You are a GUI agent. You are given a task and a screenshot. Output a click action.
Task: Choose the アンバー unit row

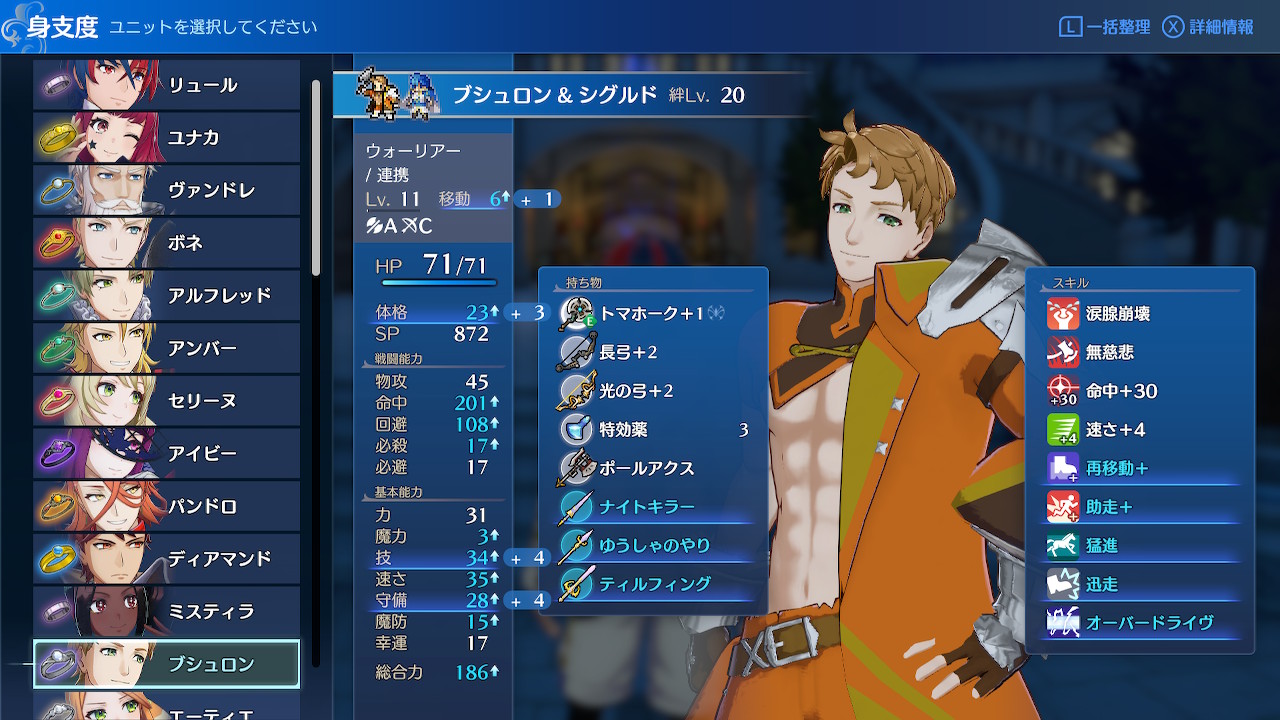[x=167, y=349]
